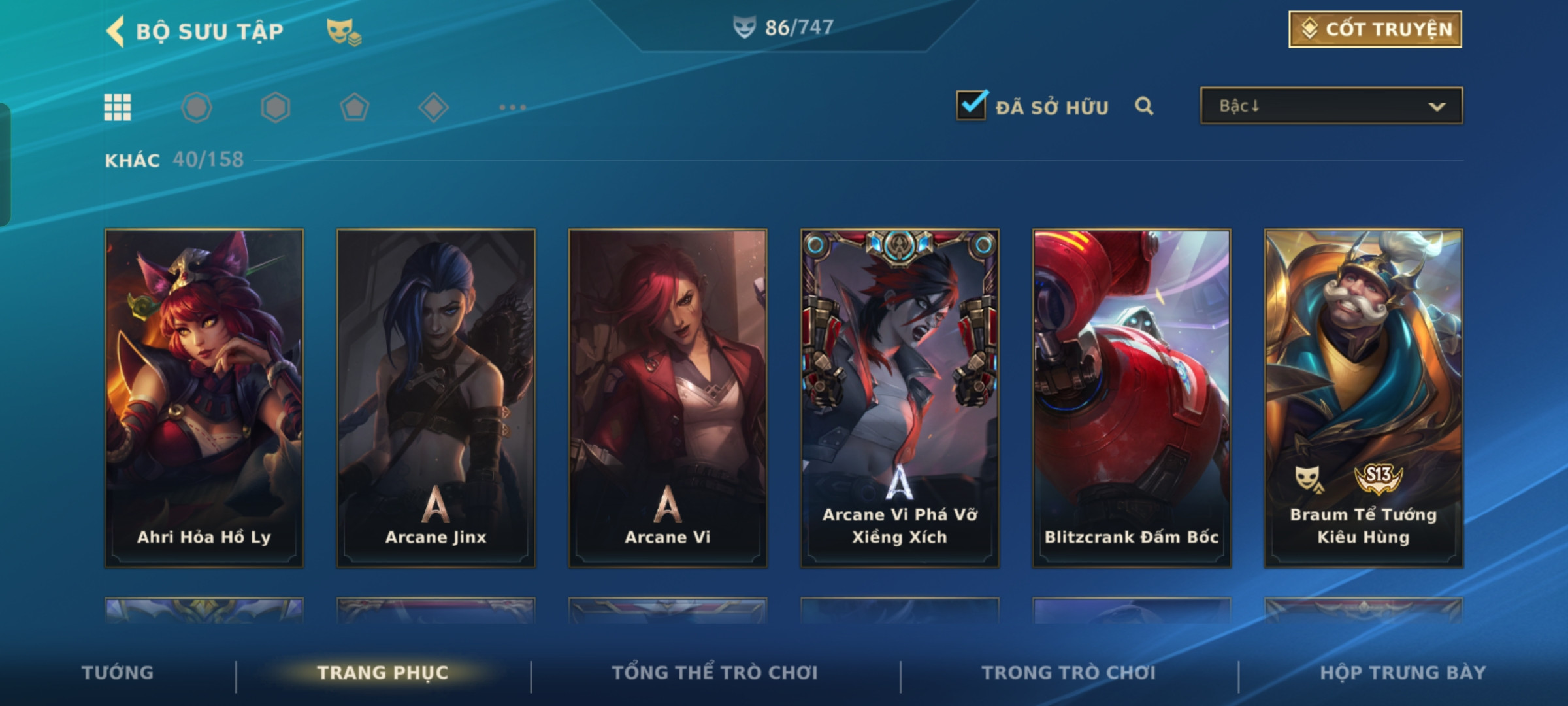
Task: Open the Trong Trò Chơi tab
Action: pos(1068,673)
